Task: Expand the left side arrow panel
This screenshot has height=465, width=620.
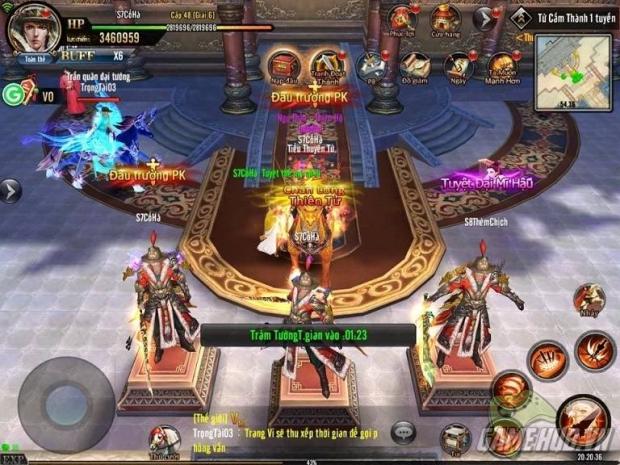Action: 10,189
